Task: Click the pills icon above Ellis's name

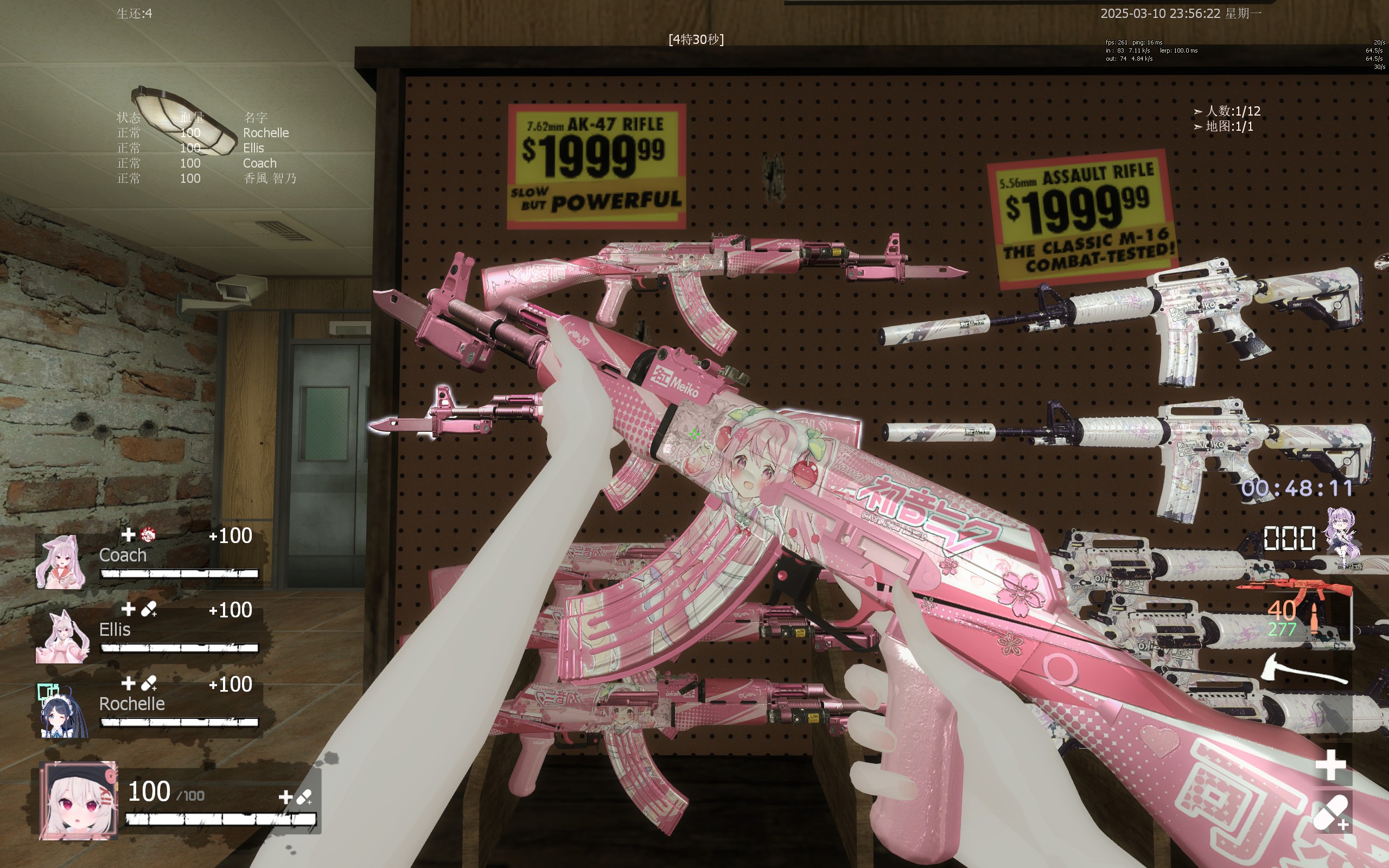Action: pyautogui.click(x=149, y=609)
